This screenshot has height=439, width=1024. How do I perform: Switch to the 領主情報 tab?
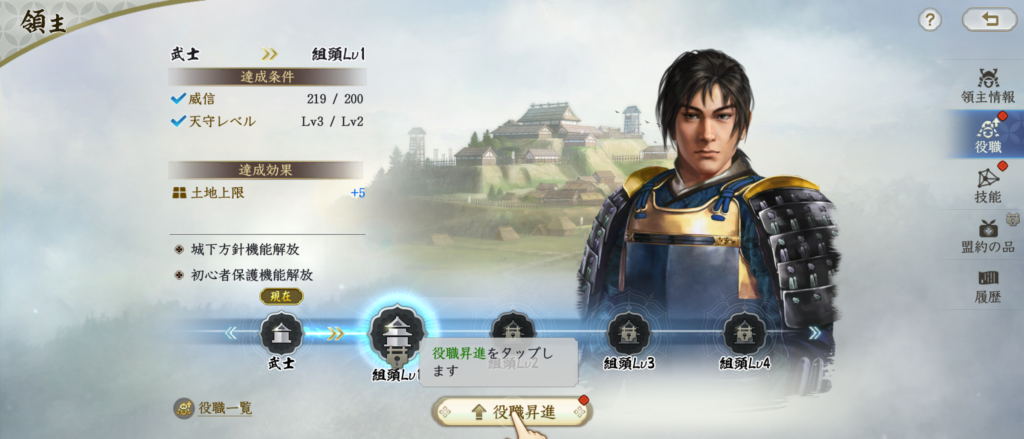point(988,87)
